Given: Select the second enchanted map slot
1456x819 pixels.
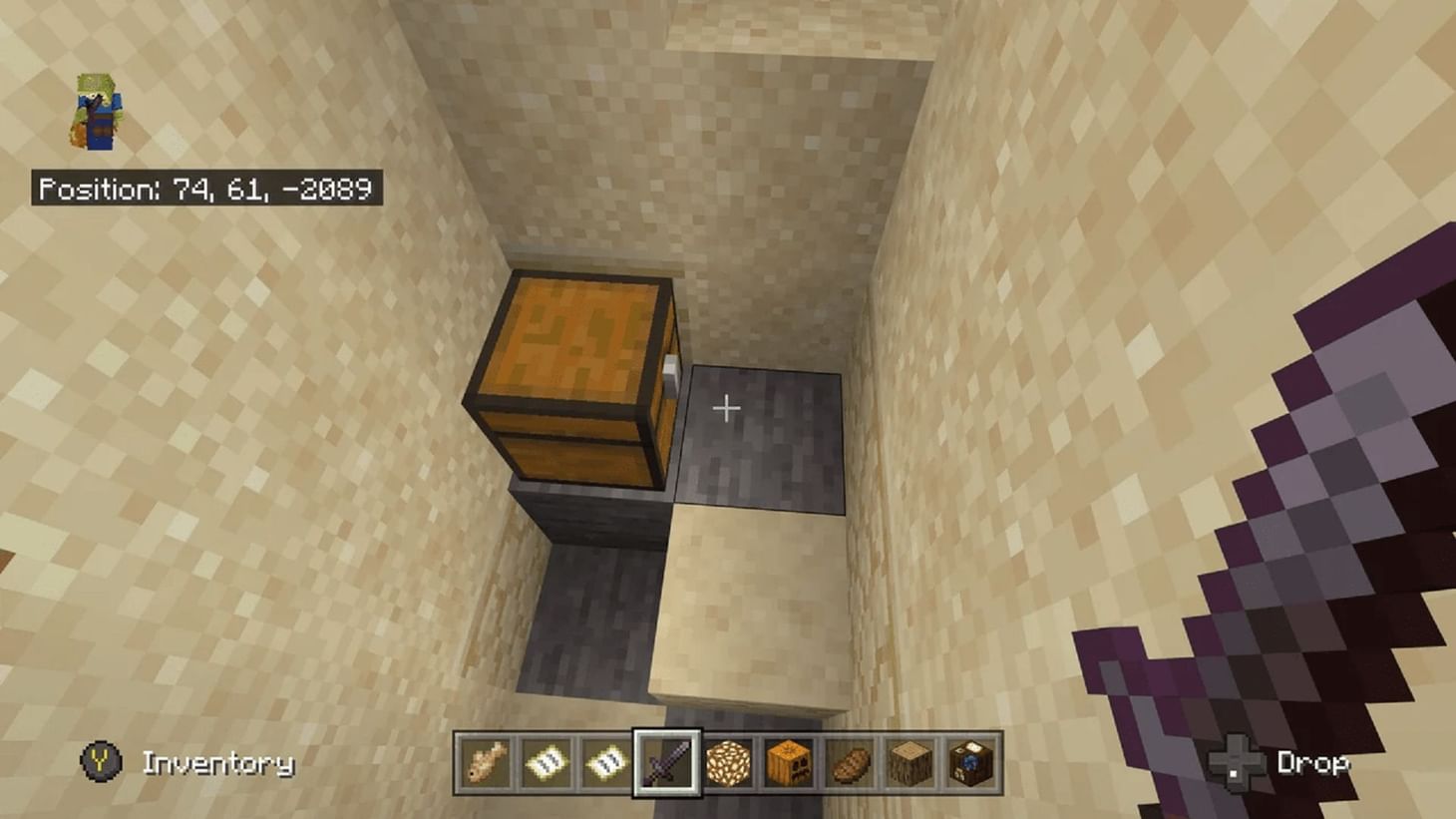Looking at the screenshot, I should coord(604,761).
